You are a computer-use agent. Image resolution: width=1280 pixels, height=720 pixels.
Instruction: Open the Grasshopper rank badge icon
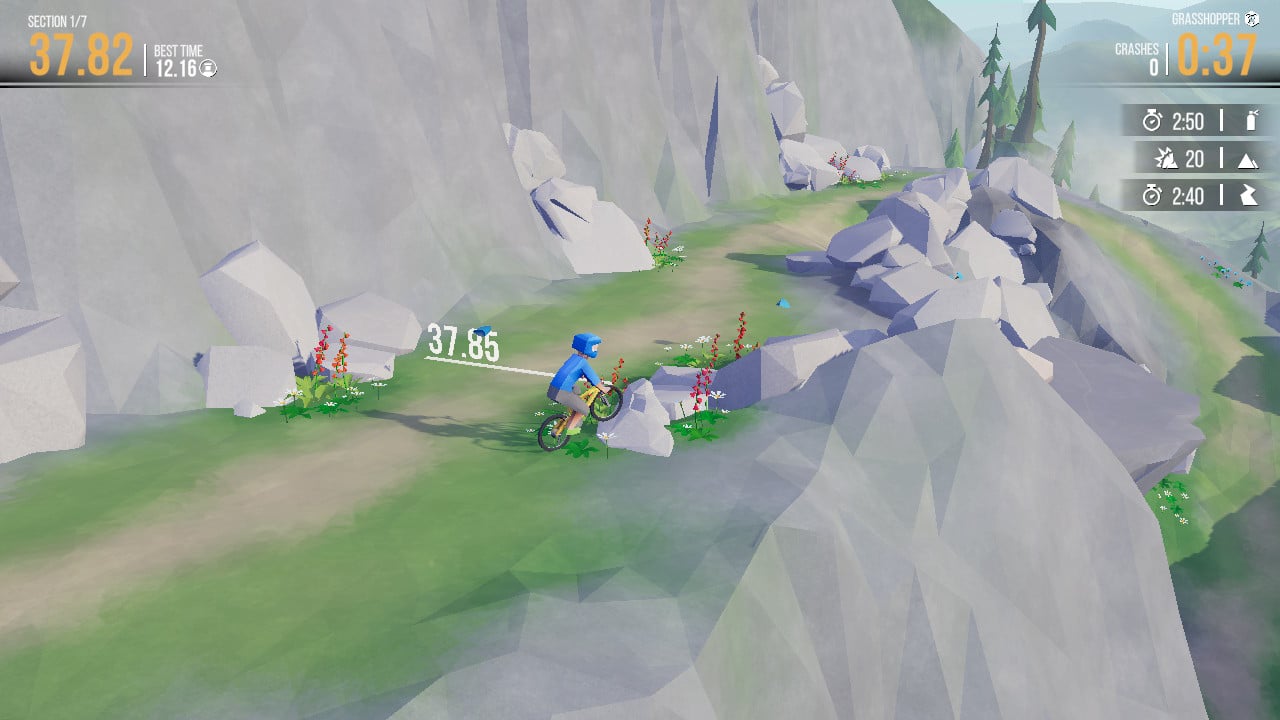coord(1252,17)
